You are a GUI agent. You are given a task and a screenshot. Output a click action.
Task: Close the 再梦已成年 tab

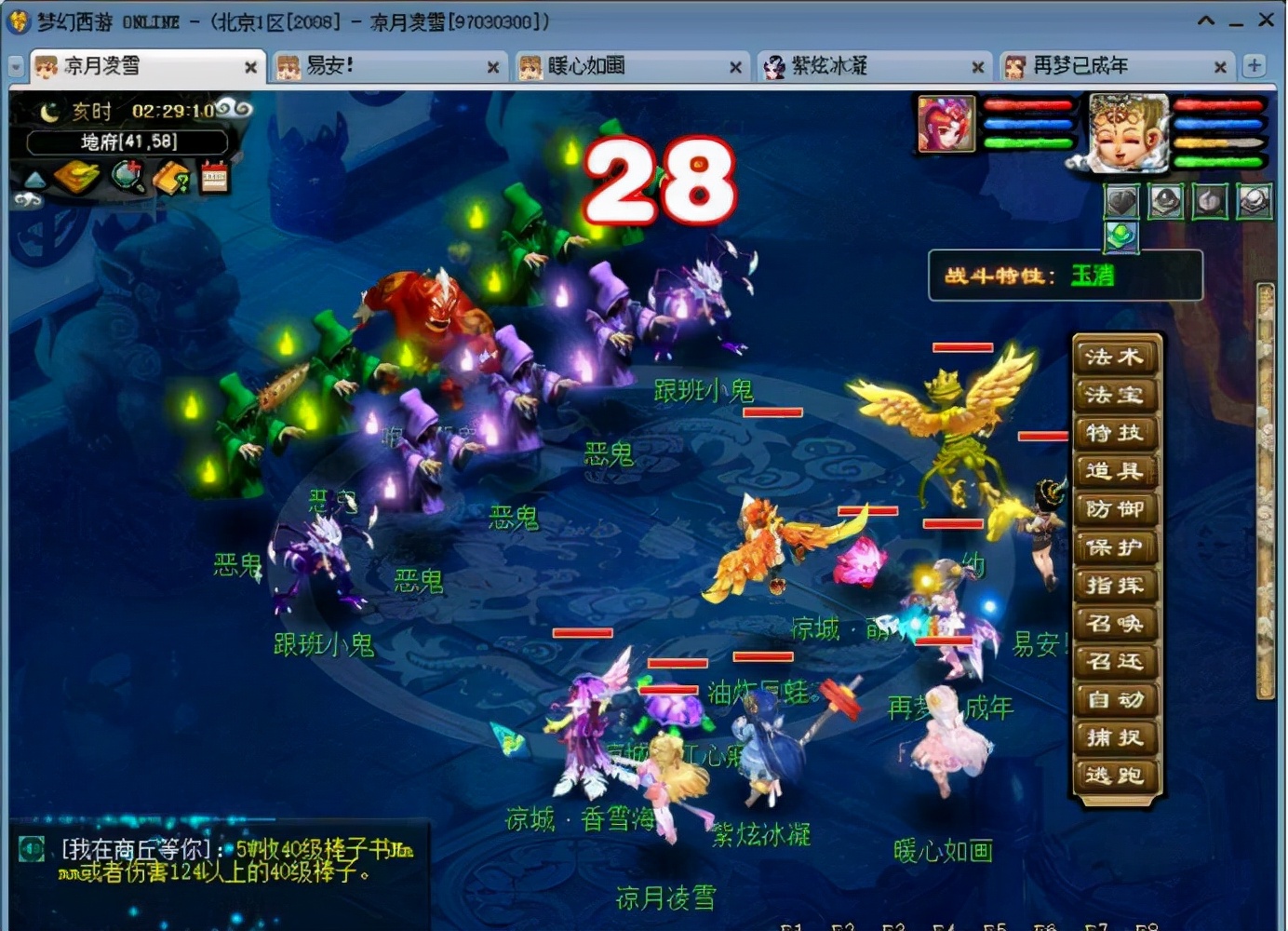[x=1220, y=67]
